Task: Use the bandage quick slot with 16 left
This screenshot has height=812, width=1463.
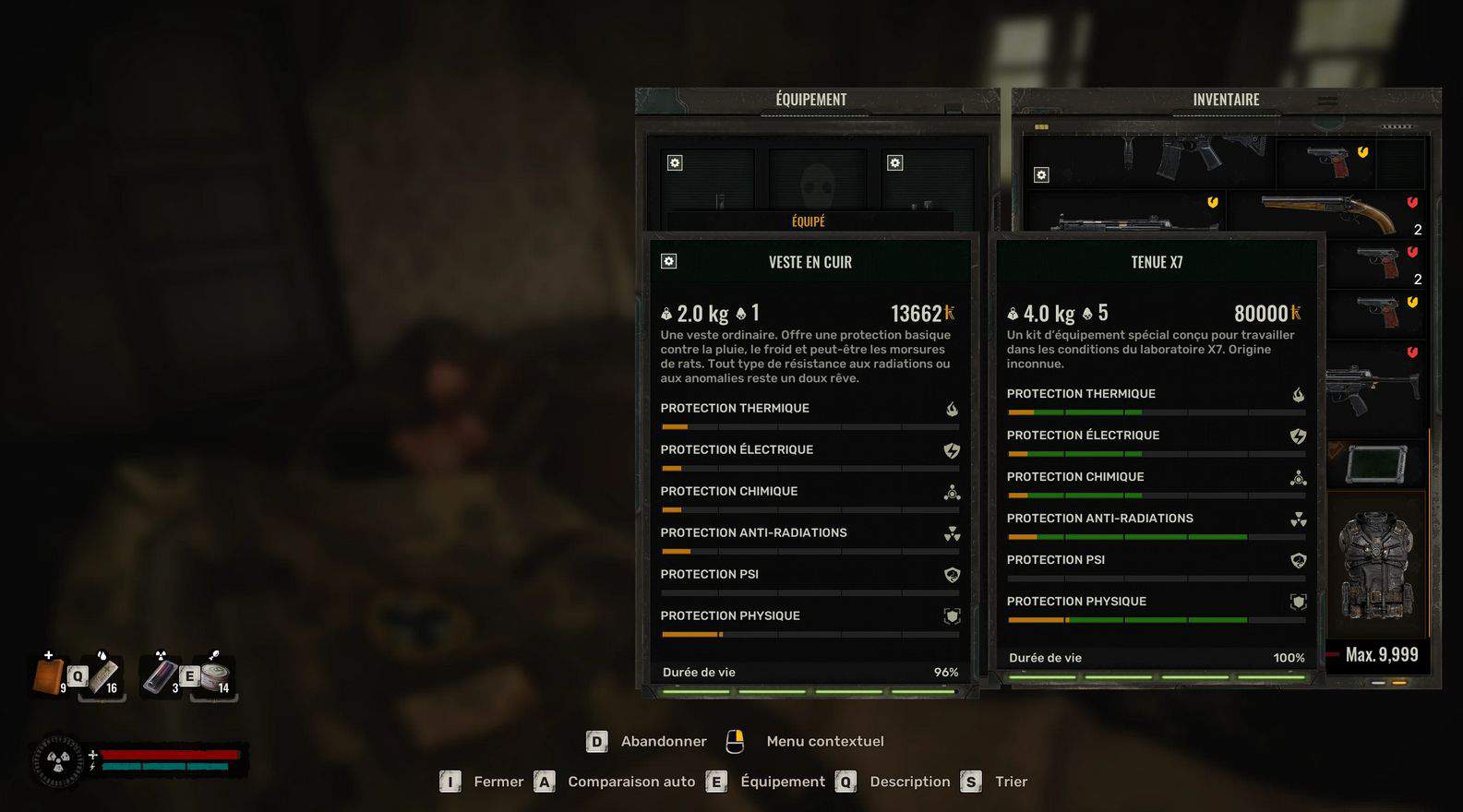Action: pos(102,676)
